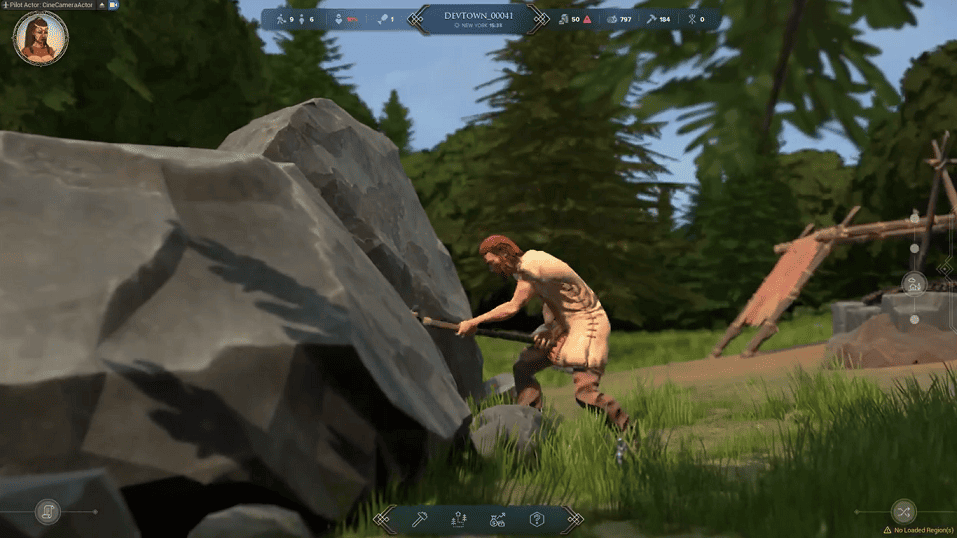Viewport: 957px width, 538px height.
Task: Open the leader portrait in the corner
Action: coord(41,40)
